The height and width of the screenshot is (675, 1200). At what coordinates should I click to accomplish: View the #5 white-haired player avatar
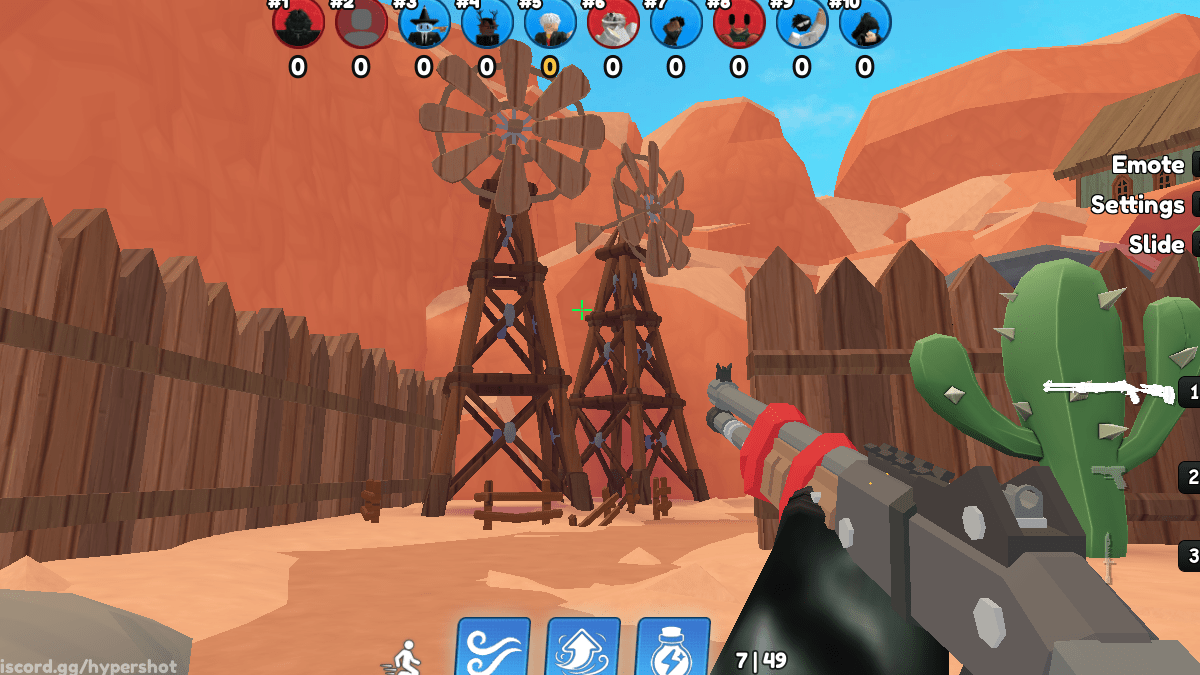[550, 24]
